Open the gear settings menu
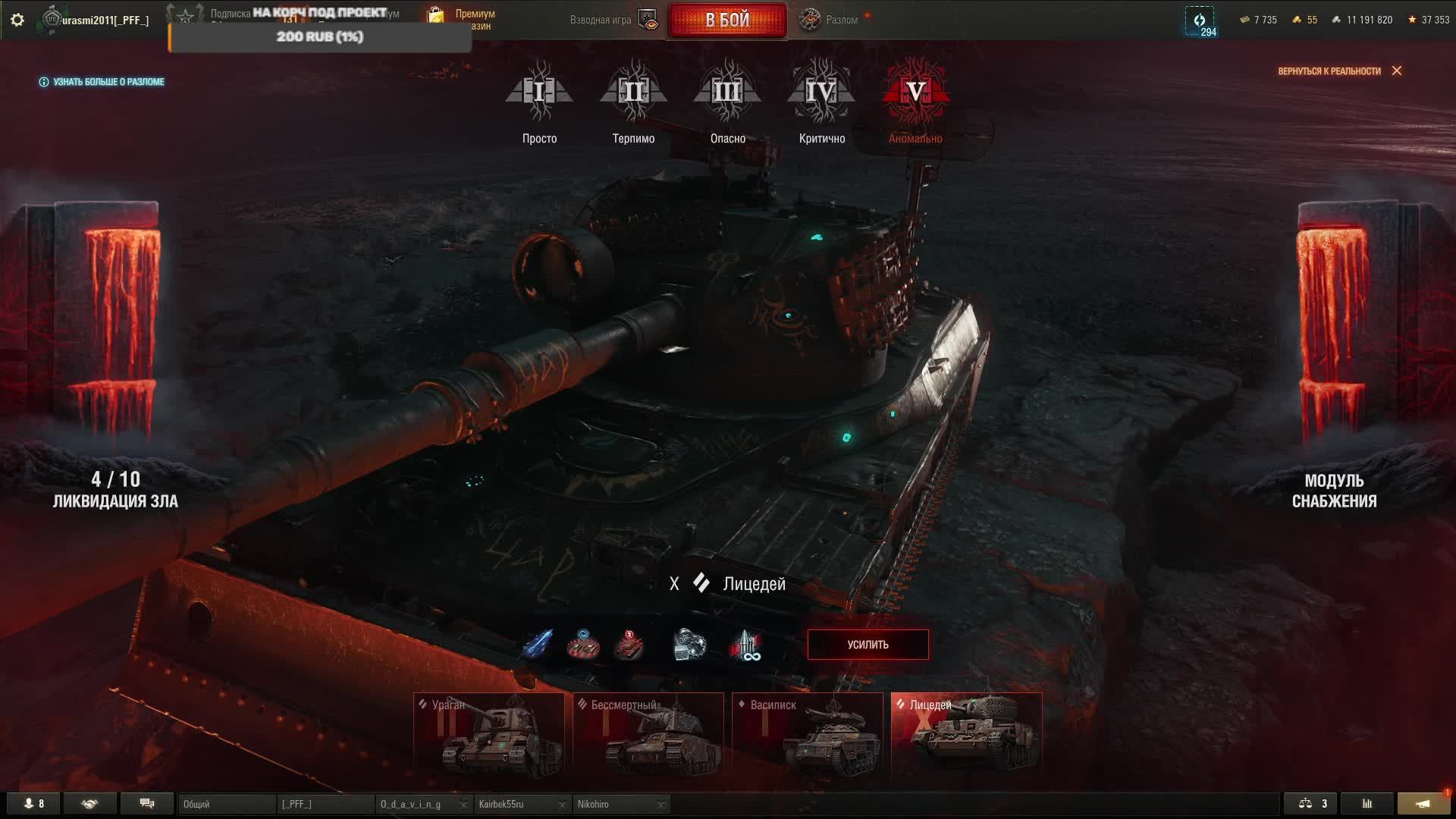The image size is (1456, 819). click(17, 20)
